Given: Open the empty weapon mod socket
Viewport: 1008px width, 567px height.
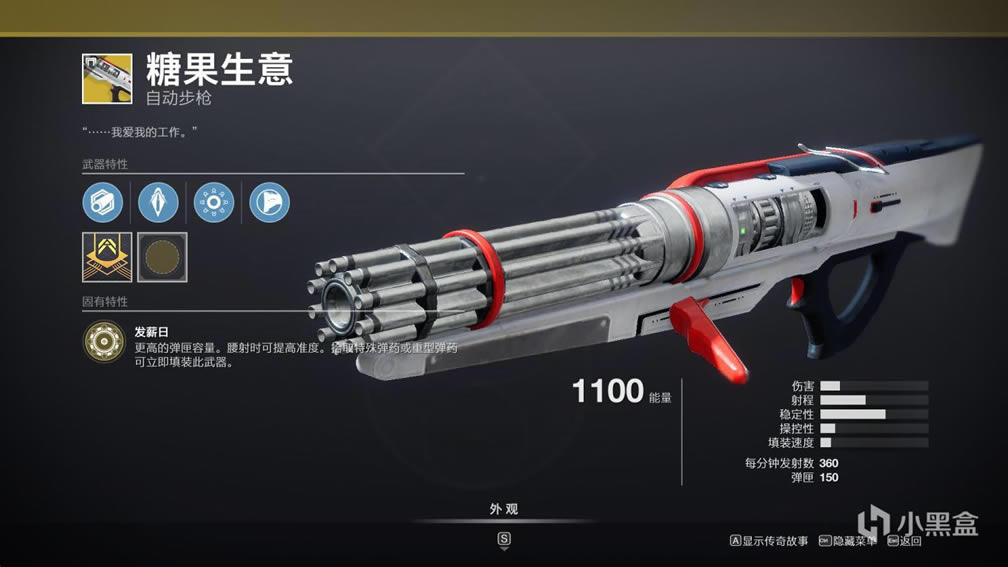Looking at the screenshot, I should pos(162,257).
